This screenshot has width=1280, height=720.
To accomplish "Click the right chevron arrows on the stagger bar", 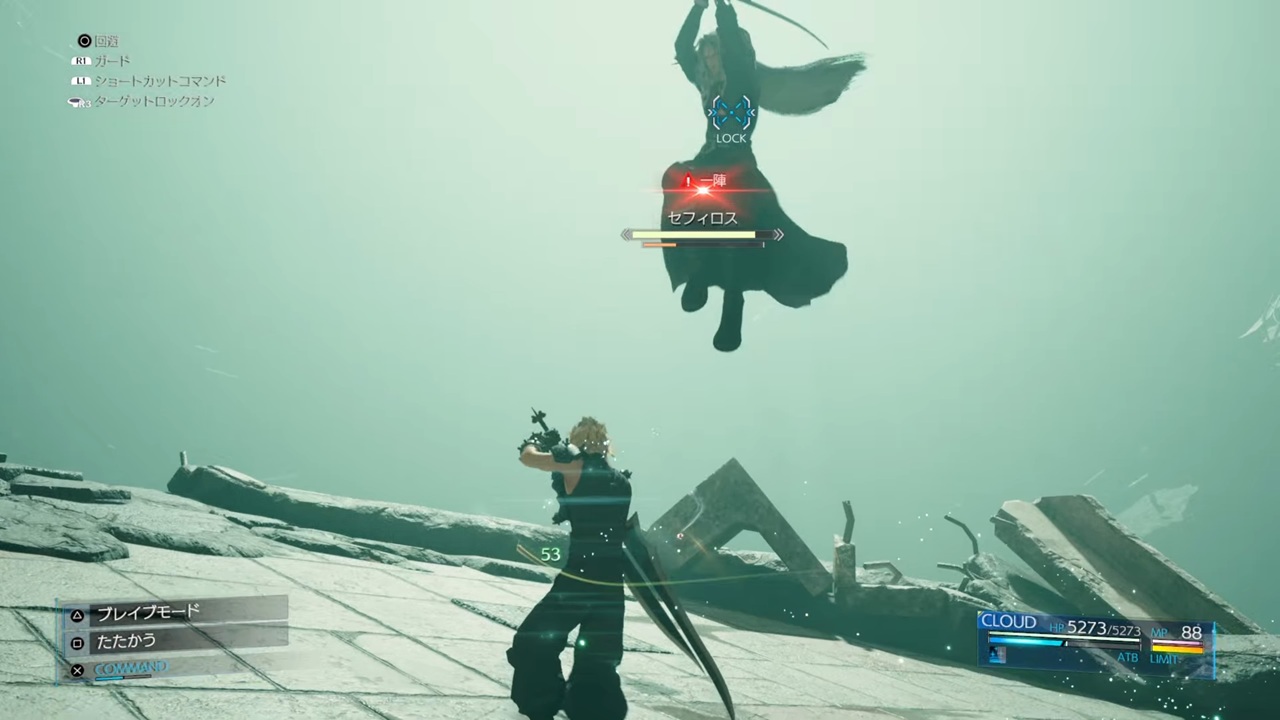I will tap(777, 234).
